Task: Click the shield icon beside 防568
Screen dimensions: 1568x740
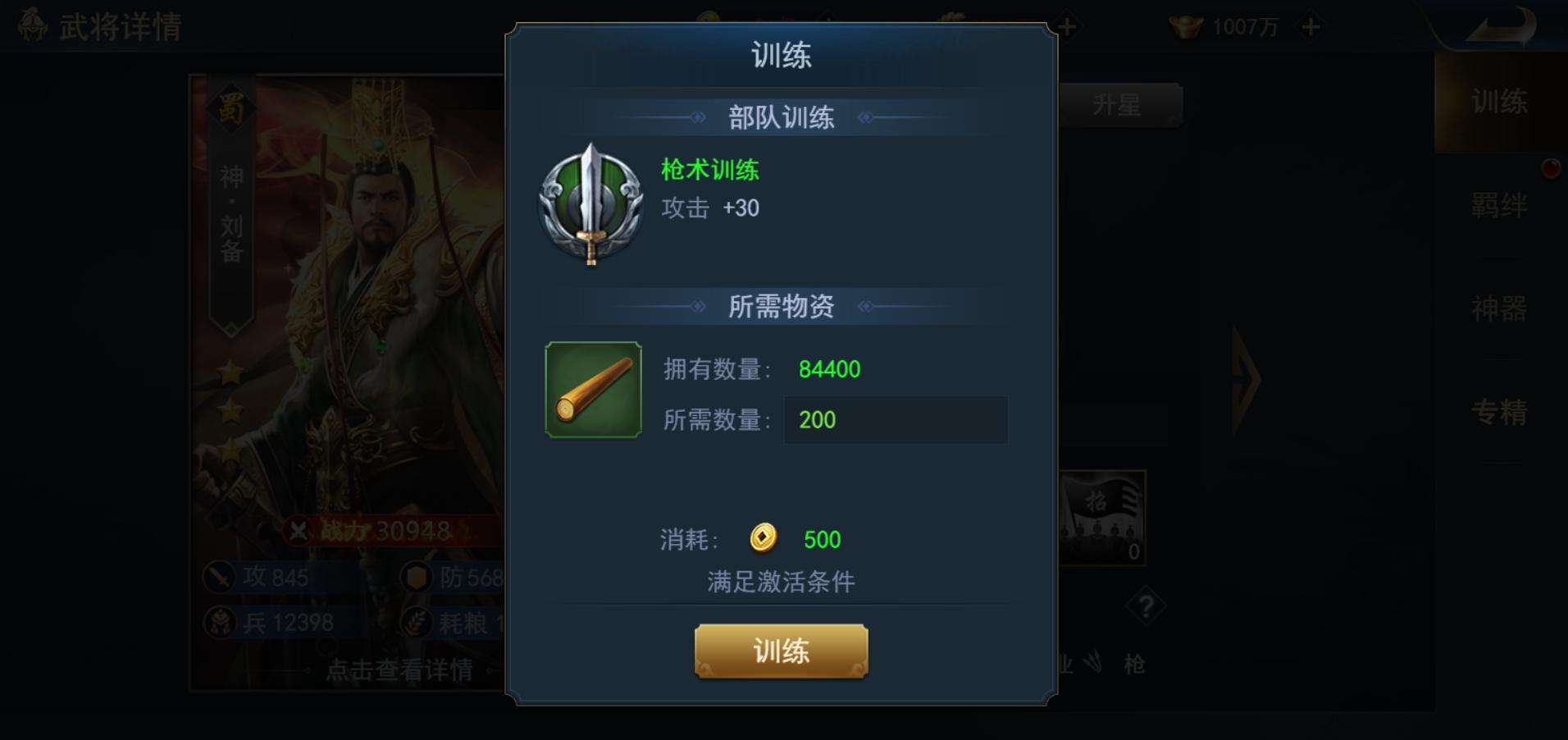Action: (x=417, y=578)
